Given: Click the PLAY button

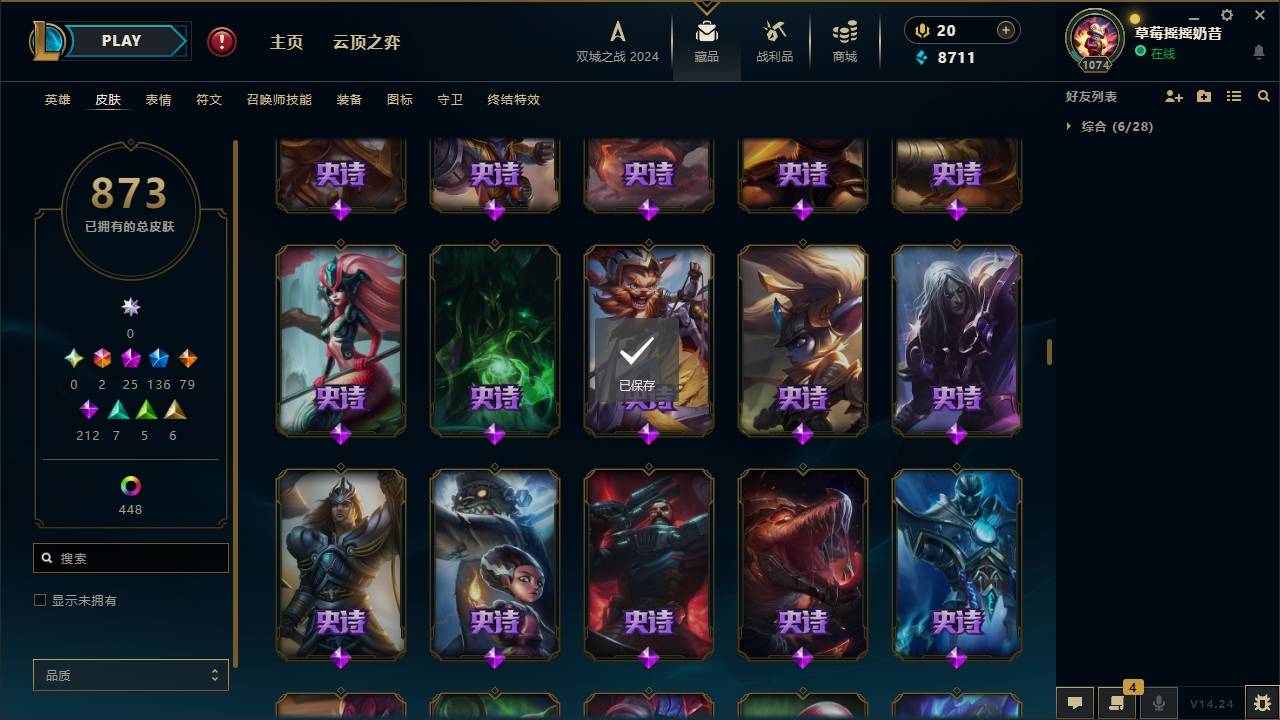Looking at the screenshot, I should pos(121,40).
